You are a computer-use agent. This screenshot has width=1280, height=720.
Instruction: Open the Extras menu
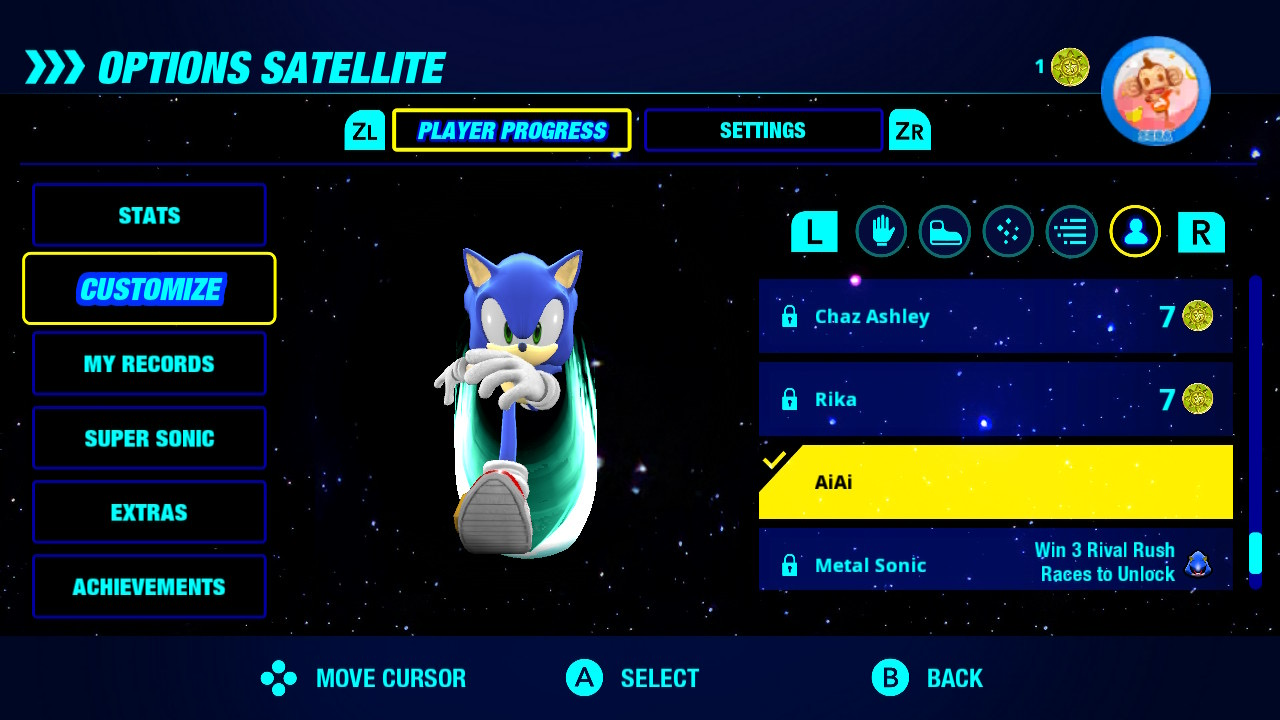[x=149, y=512]
